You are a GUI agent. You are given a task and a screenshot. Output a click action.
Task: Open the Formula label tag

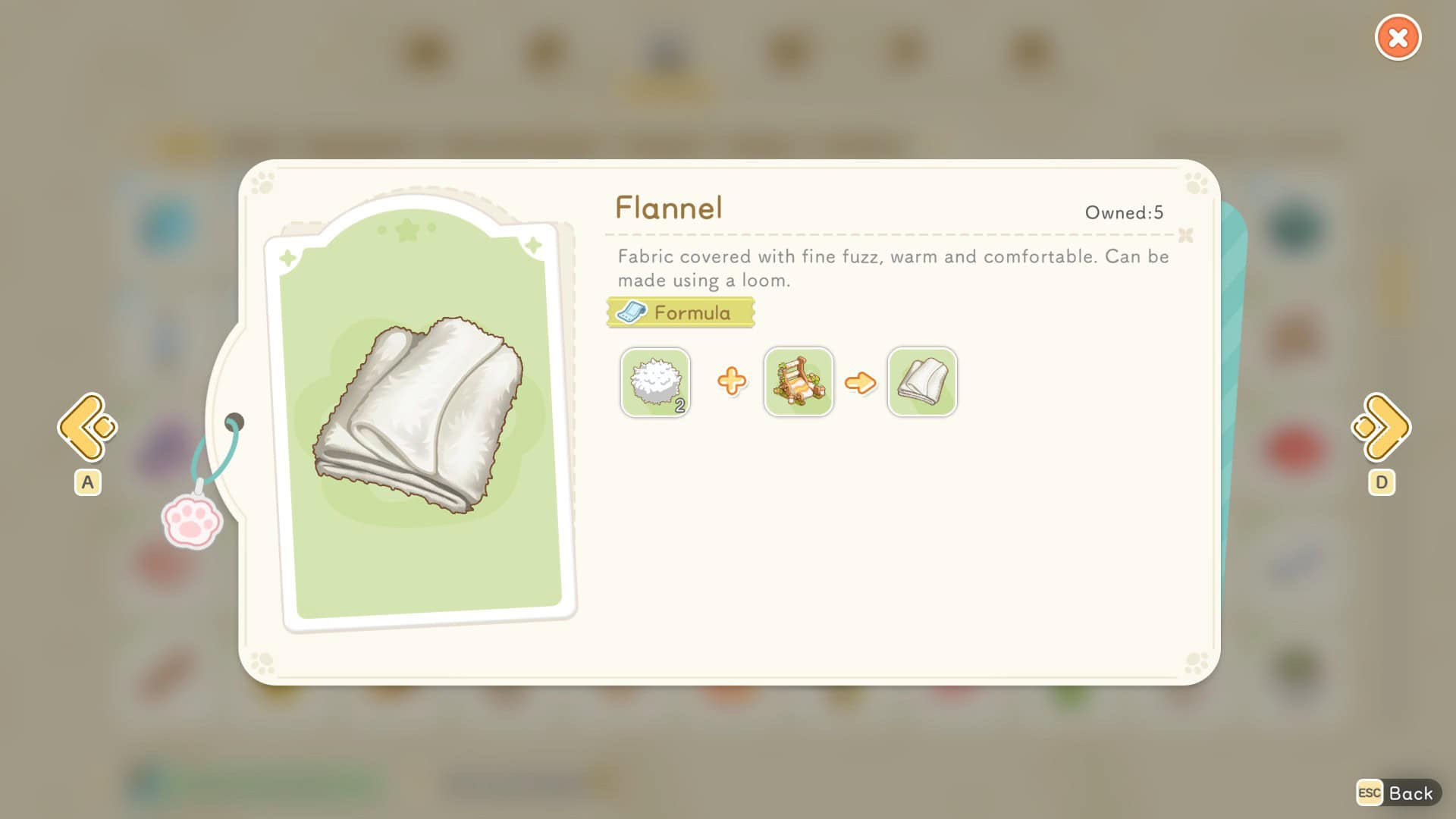tap(680, 312)
